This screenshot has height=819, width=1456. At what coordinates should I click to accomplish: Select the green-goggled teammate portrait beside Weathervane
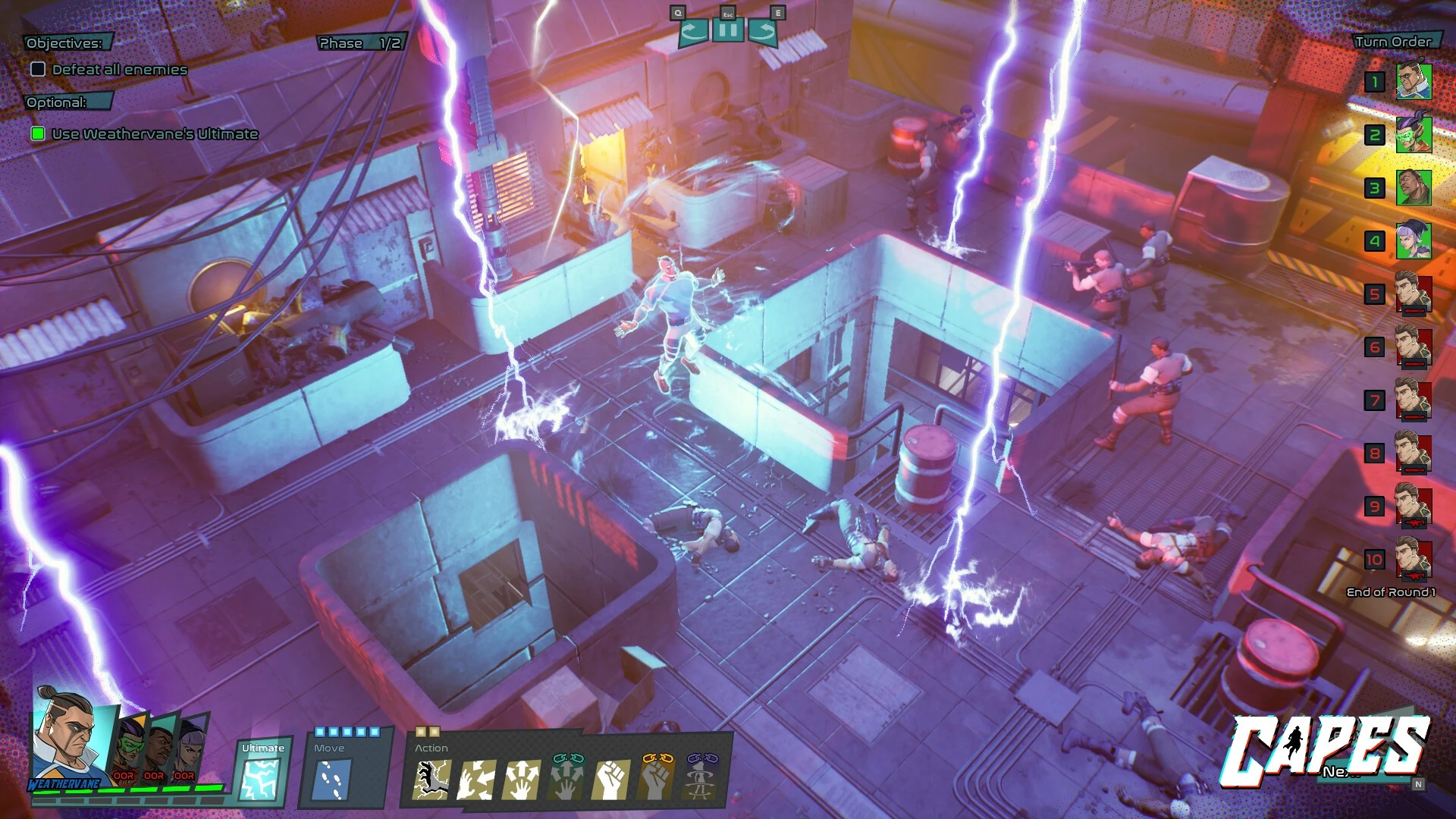(x=128, y=747)
